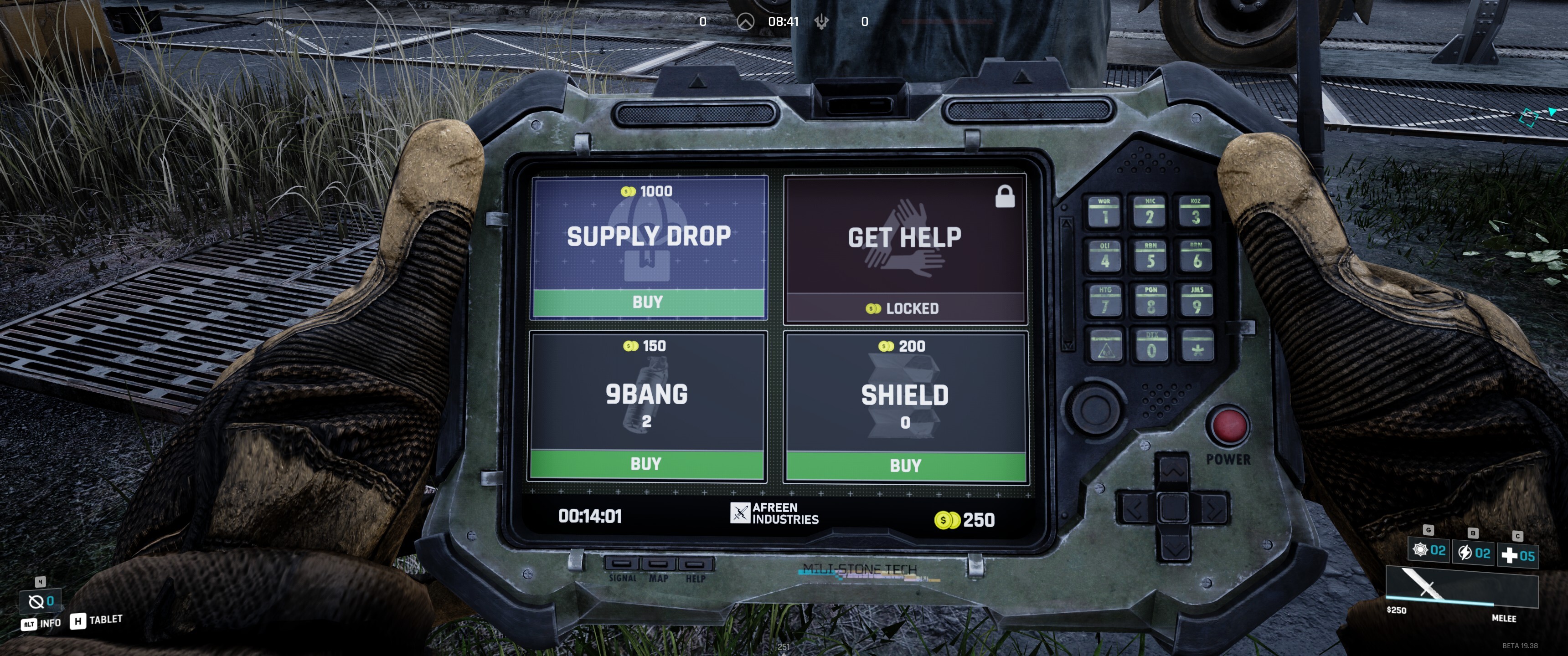Purchase the Shield for 200
The width and height of the screenshot is (1568, 656).
tap(906, 466)
